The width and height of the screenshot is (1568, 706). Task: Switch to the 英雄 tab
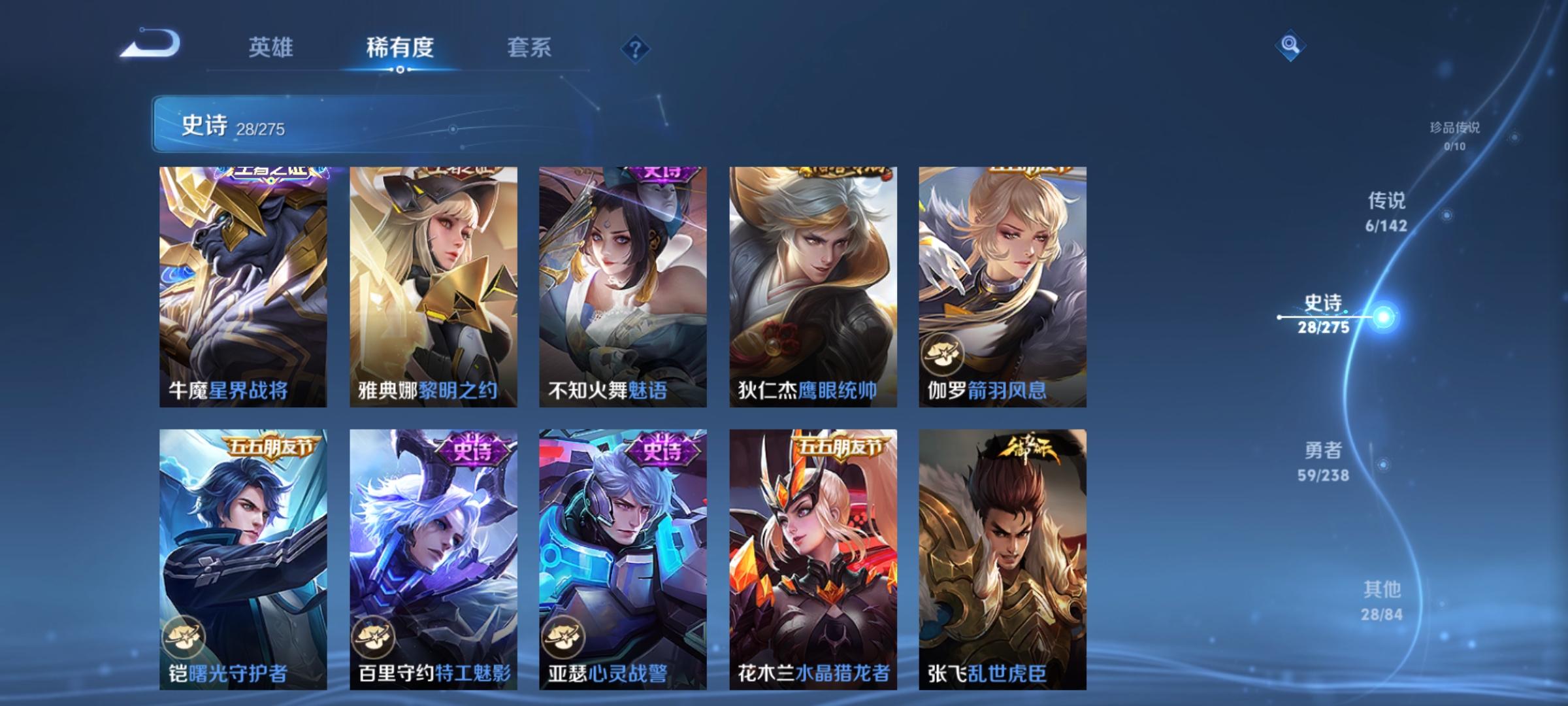coord(271,47)
